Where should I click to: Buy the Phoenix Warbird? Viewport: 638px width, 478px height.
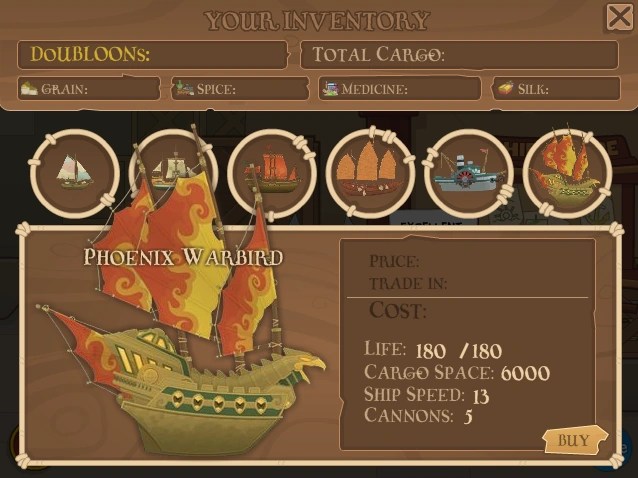(573, 438)
